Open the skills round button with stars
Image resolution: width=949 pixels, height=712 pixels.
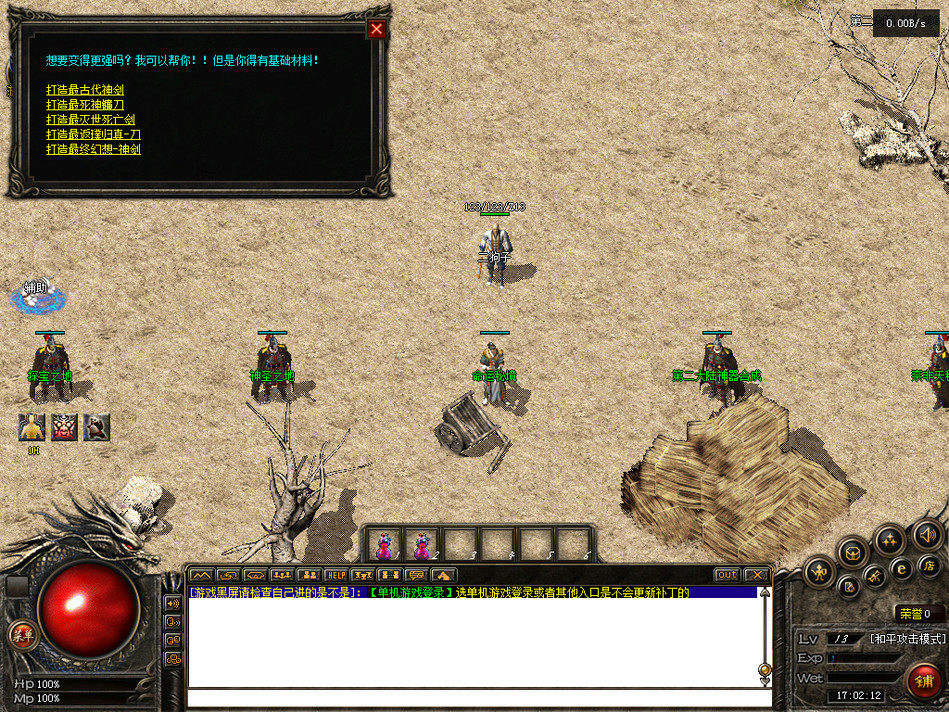click(x=889, y=540)
